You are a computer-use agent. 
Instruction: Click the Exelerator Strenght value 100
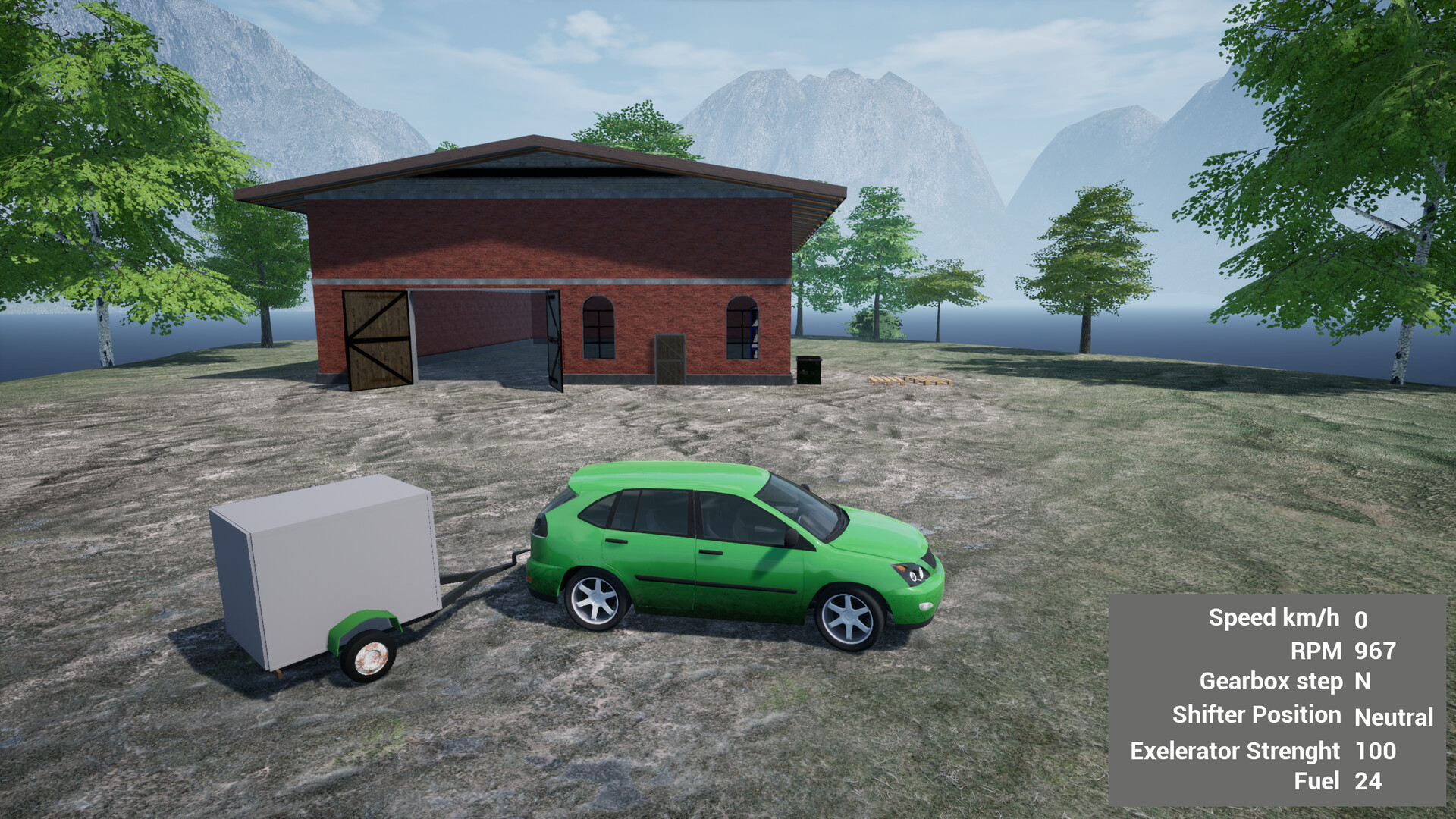[1376, 751]
